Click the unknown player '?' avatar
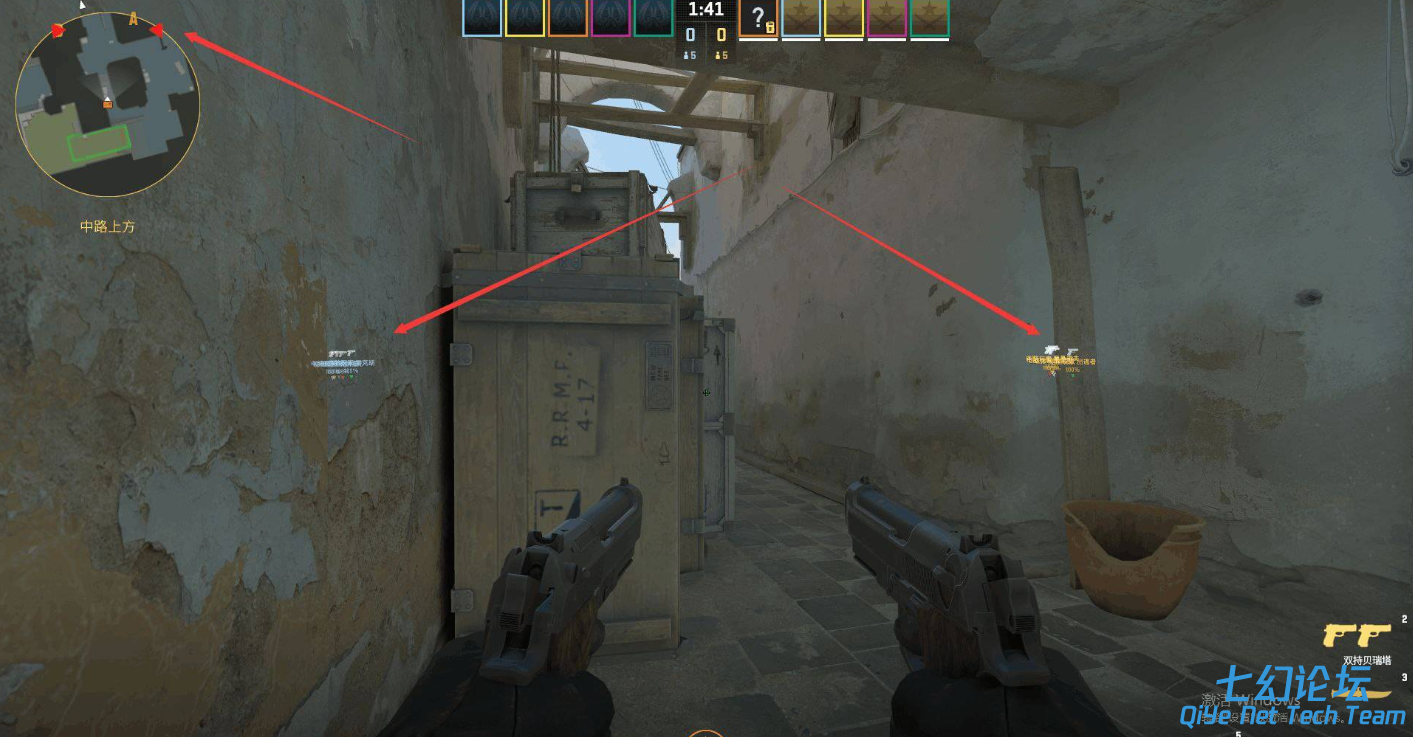 [x=759, y=14]
